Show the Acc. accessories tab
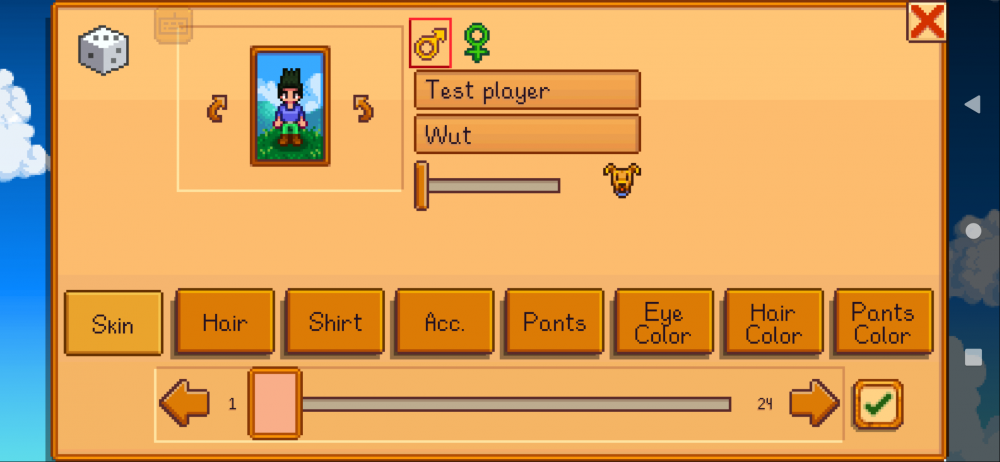This screenshot has height=462, width=1000. point(445,322)
